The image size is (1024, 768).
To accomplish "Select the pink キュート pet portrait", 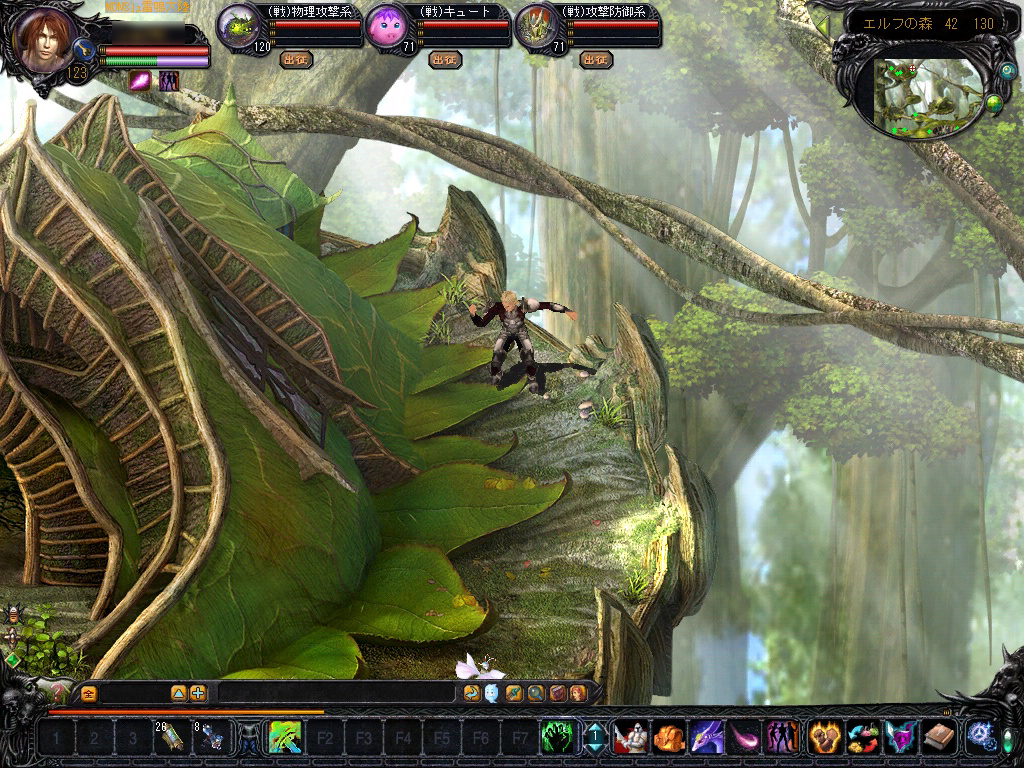I will (386, 27).
